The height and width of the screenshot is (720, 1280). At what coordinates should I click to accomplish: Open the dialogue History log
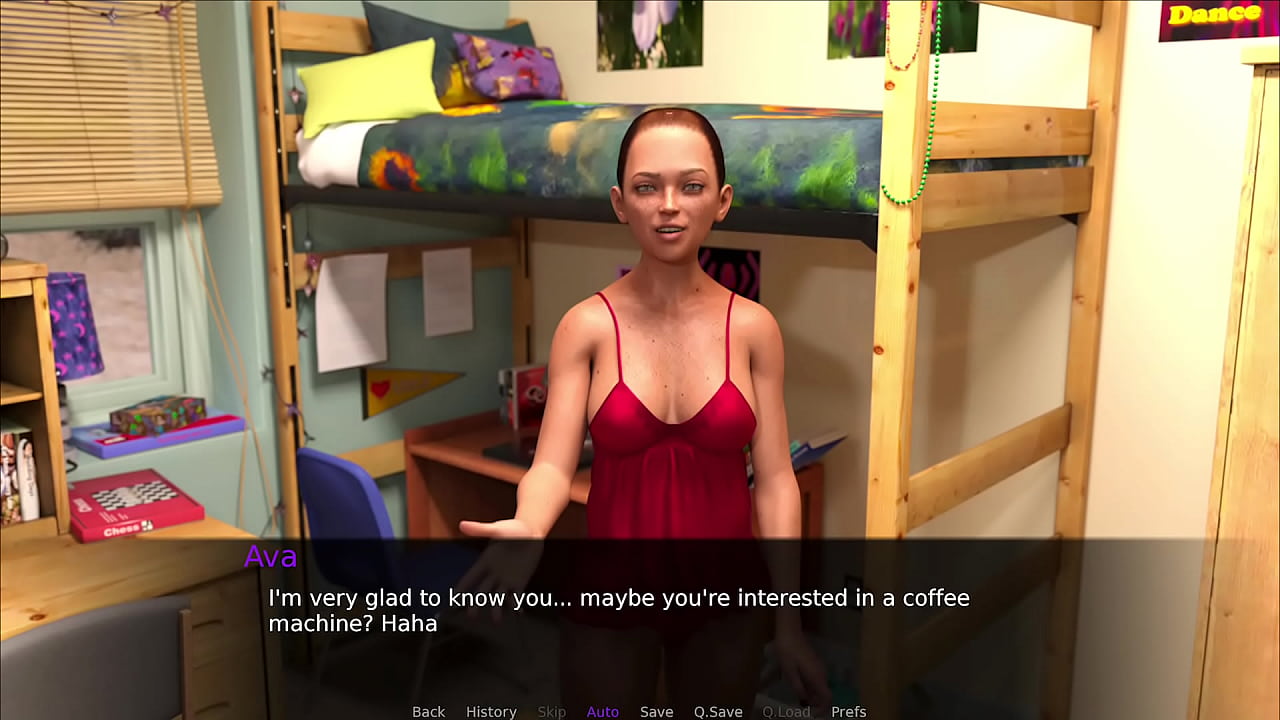[491, 711]
